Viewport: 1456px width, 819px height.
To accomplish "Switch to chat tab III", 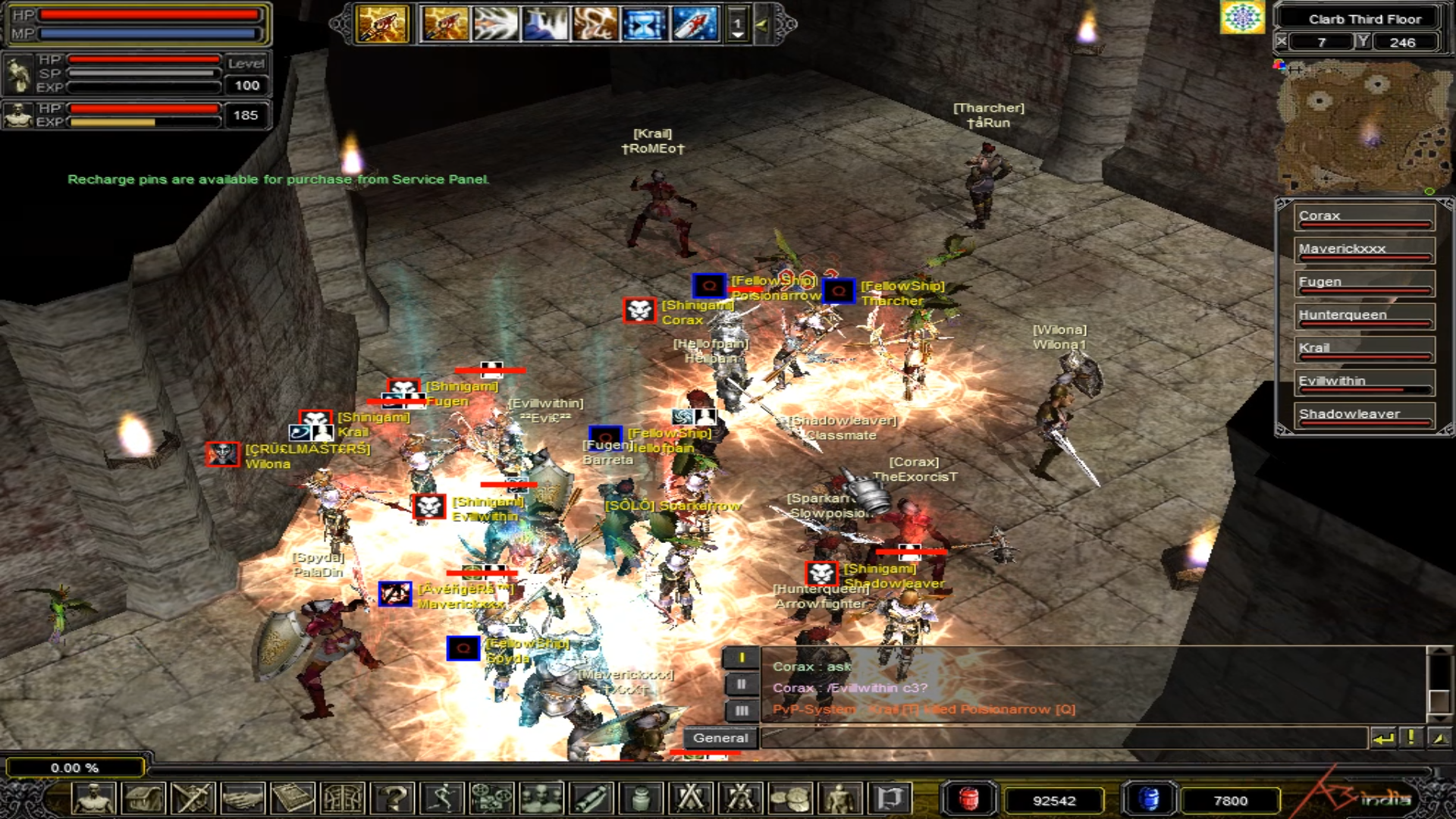I will 741,711.
